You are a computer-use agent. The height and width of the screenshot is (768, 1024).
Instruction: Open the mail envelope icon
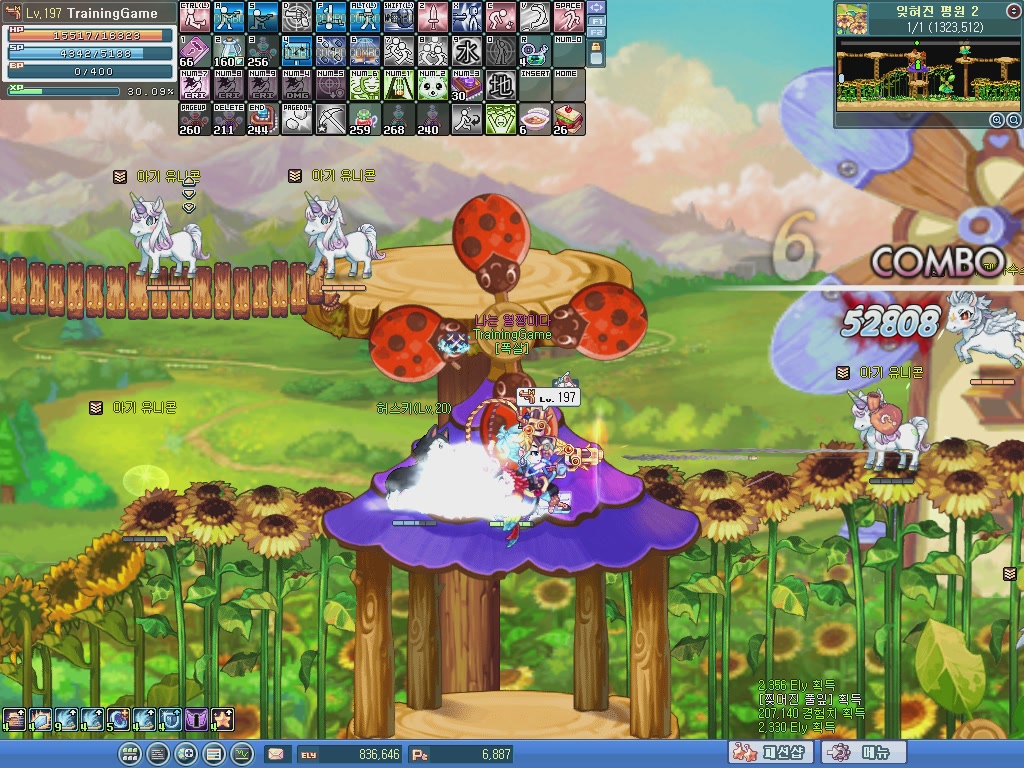pyautogui.click(x=276, y=754)
